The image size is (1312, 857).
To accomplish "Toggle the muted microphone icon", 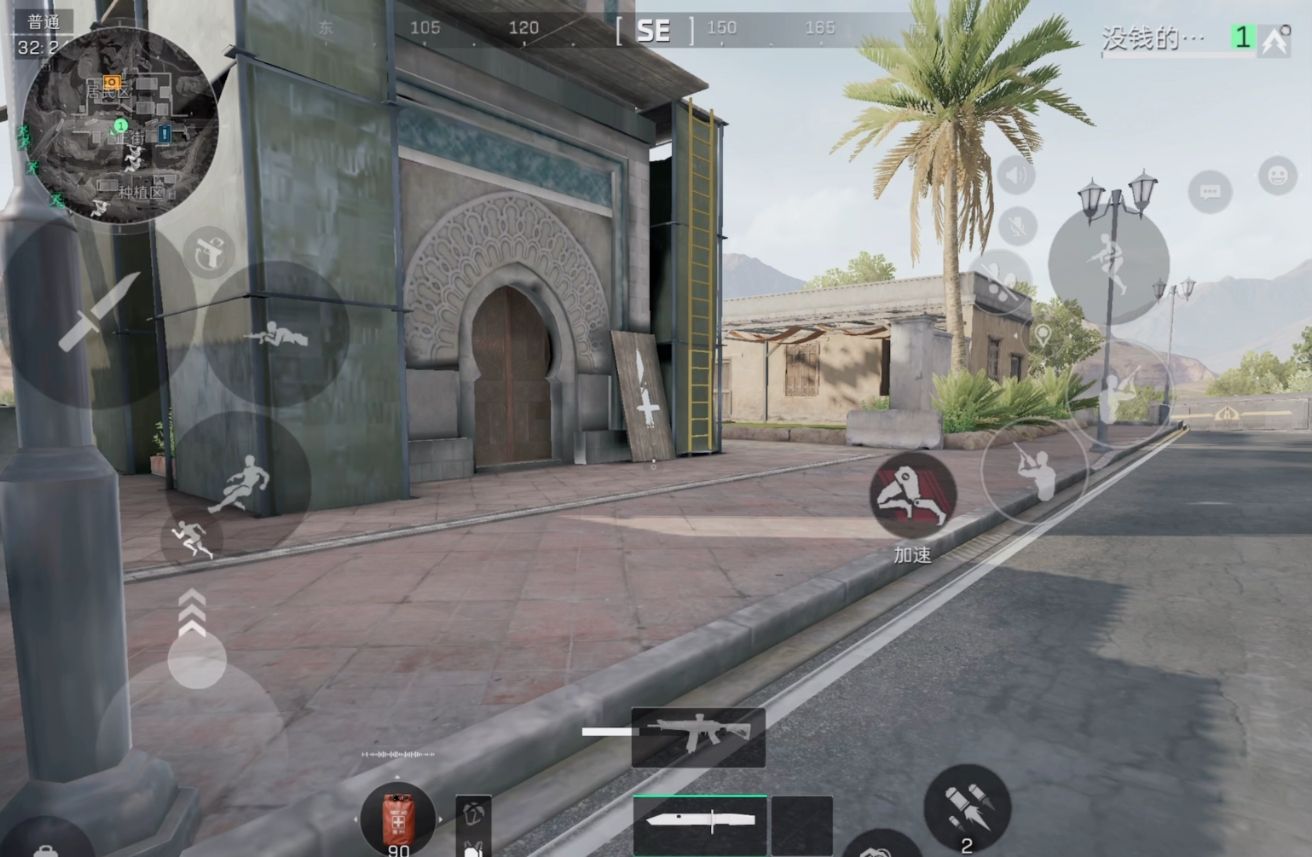I will point(1016,226).
